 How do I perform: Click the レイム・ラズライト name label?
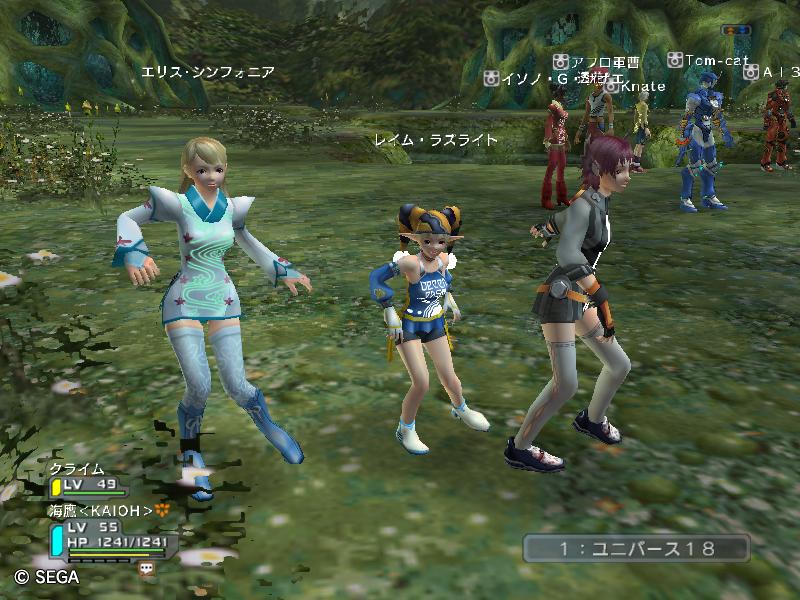[435, 140]
